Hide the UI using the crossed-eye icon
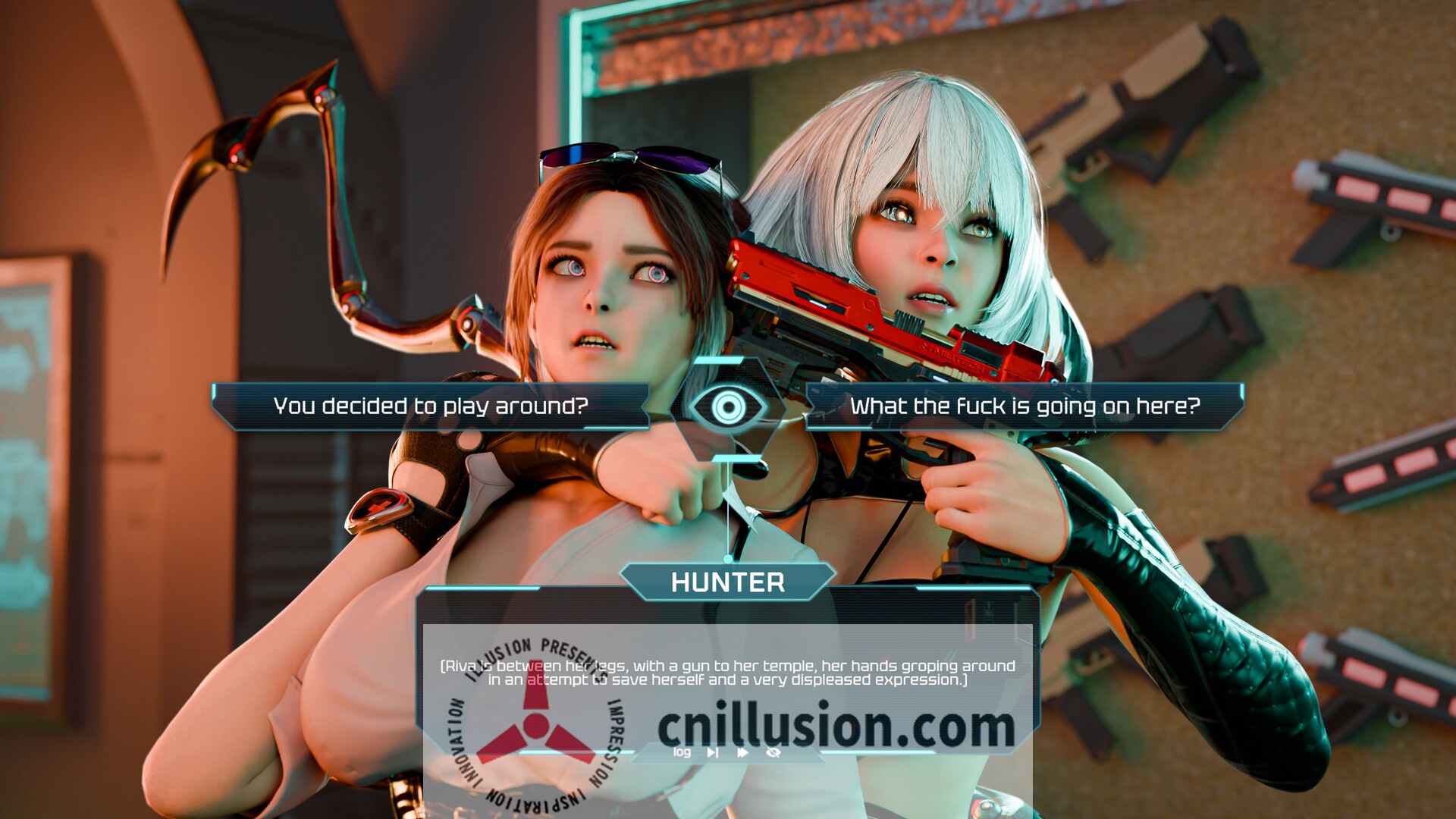This screenshot has height=819, width=1456. (775, 753)
